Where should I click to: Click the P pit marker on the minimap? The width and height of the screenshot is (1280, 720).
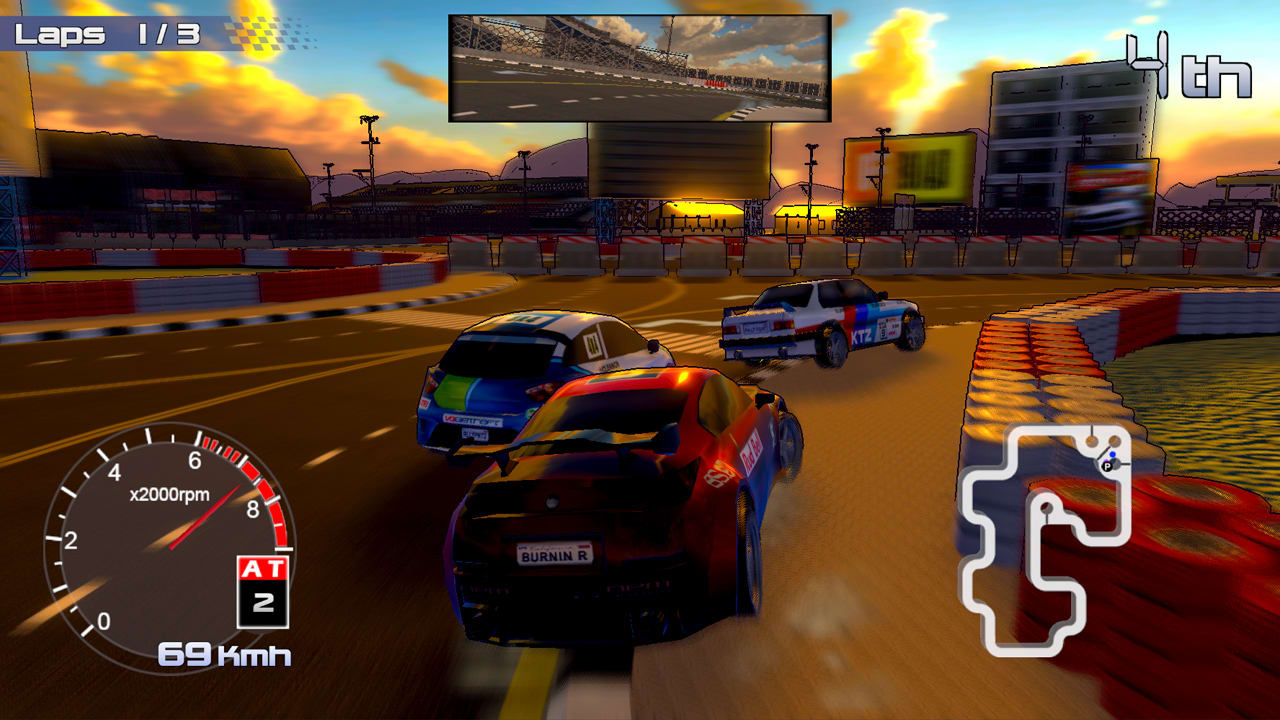point(1107,466)
